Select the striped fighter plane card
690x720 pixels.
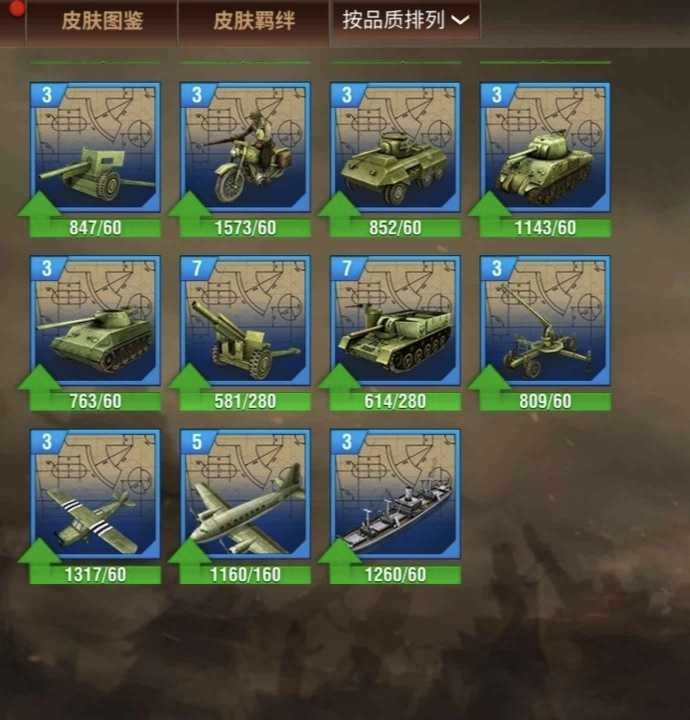point(95,497)
